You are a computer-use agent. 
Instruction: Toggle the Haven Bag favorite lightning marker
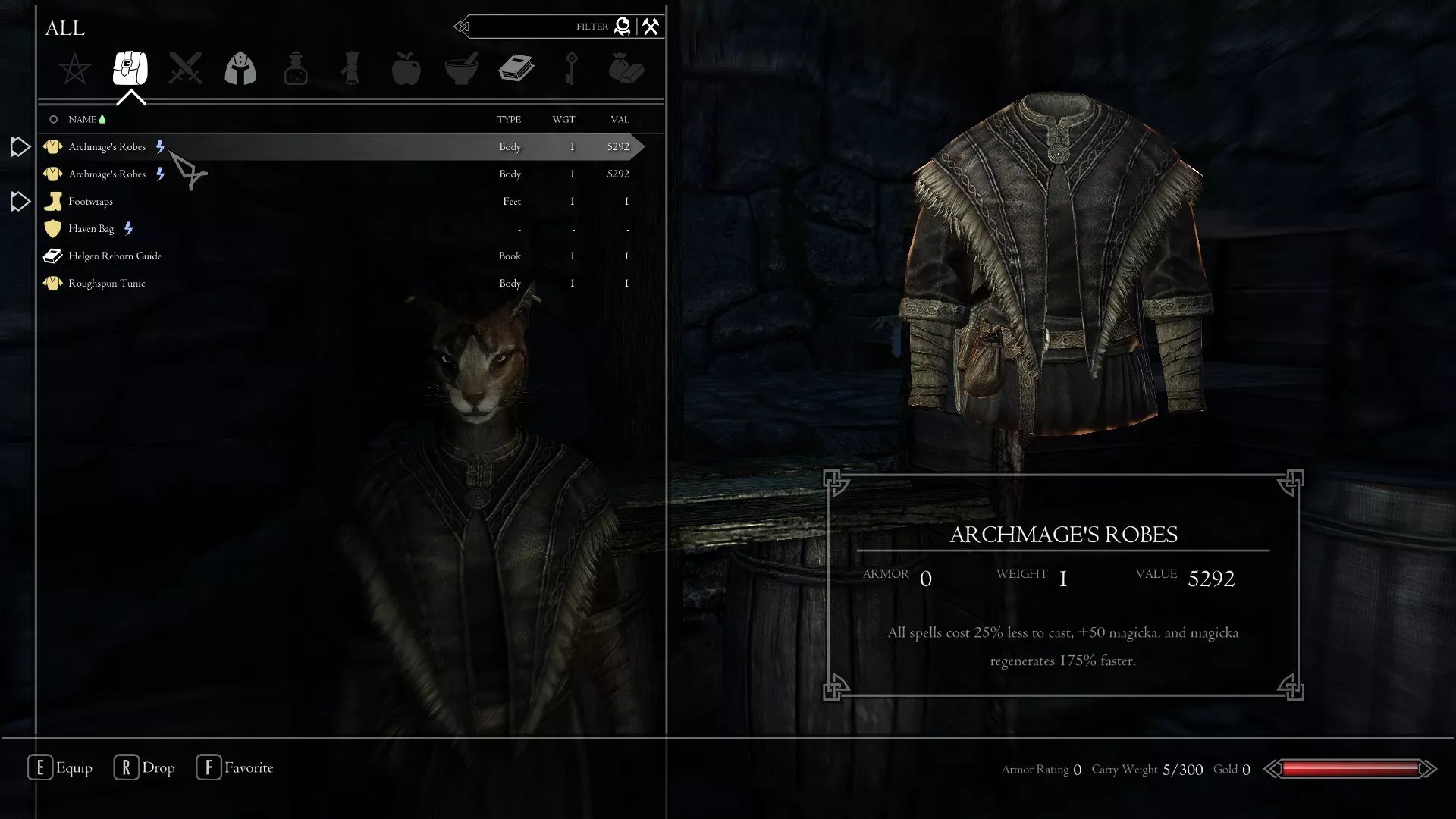(x=128, y=228)
